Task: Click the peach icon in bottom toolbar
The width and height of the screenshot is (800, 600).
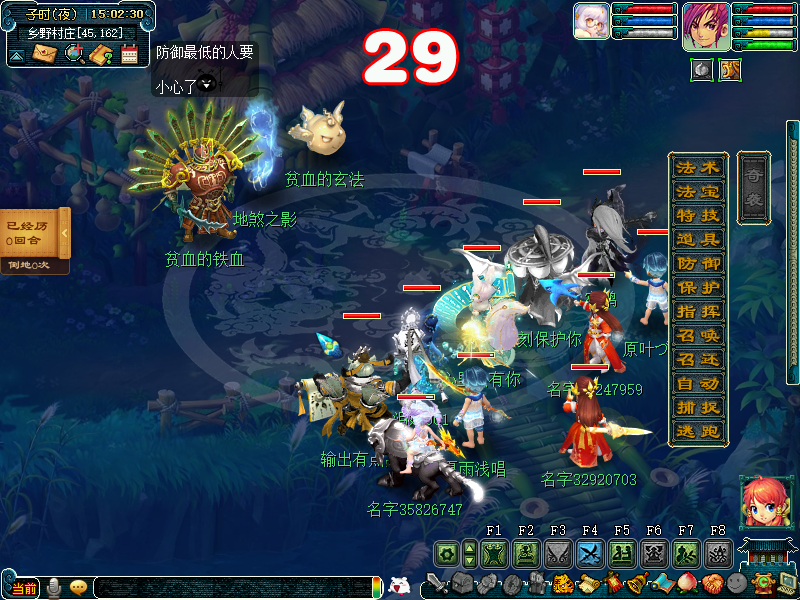Action: [x=687, y=582]
